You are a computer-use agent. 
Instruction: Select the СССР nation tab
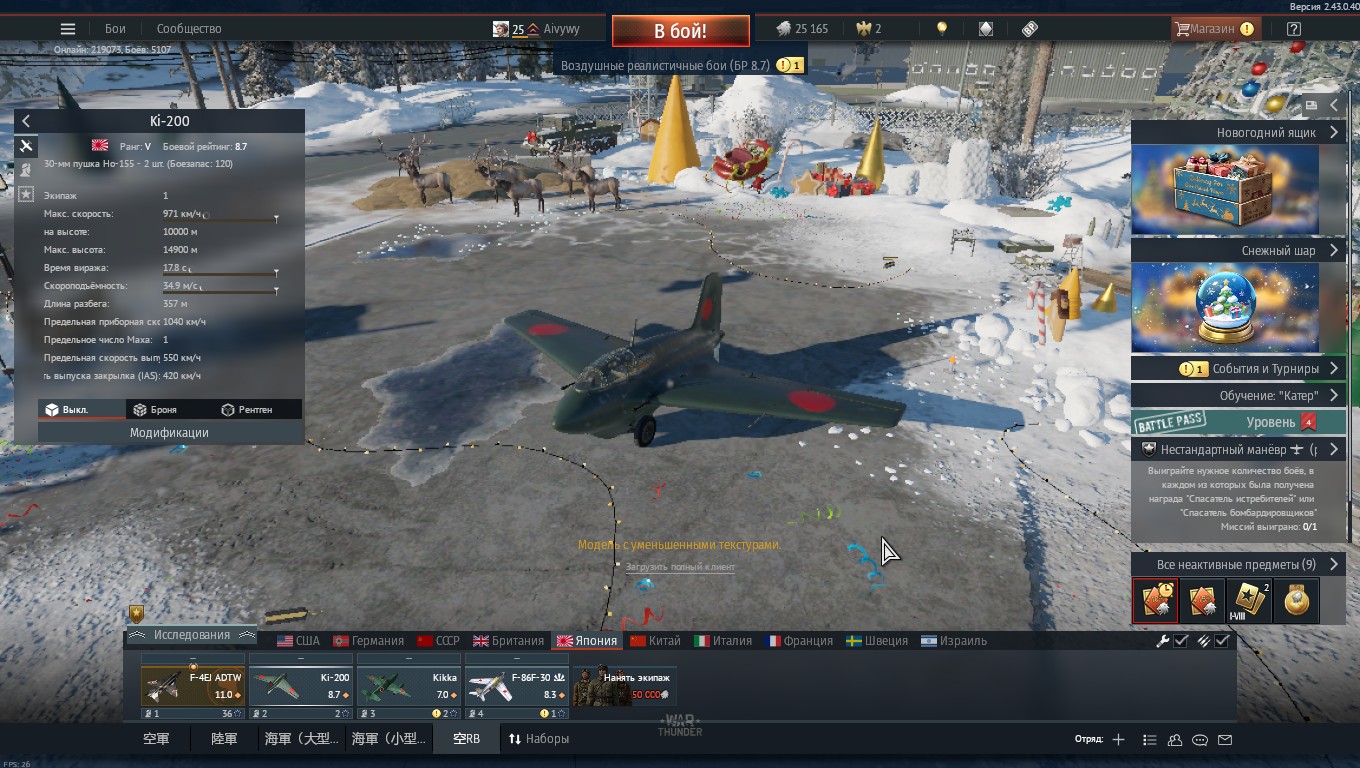coord(438,641)
